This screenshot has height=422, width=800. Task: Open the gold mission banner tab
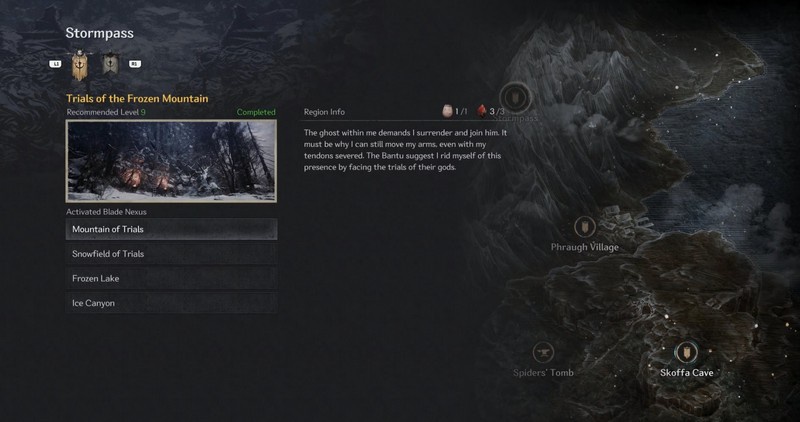click(x=82, y=65)
